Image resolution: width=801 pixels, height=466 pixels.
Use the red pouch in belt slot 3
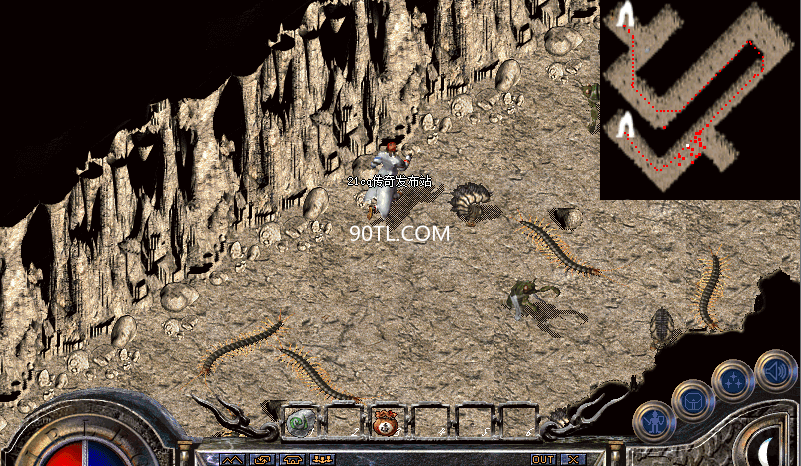pos(386,422)
